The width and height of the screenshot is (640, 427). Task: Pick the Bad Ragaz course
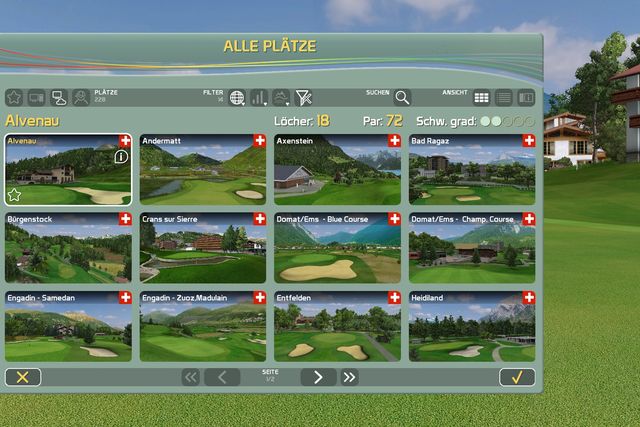[471, 172]
